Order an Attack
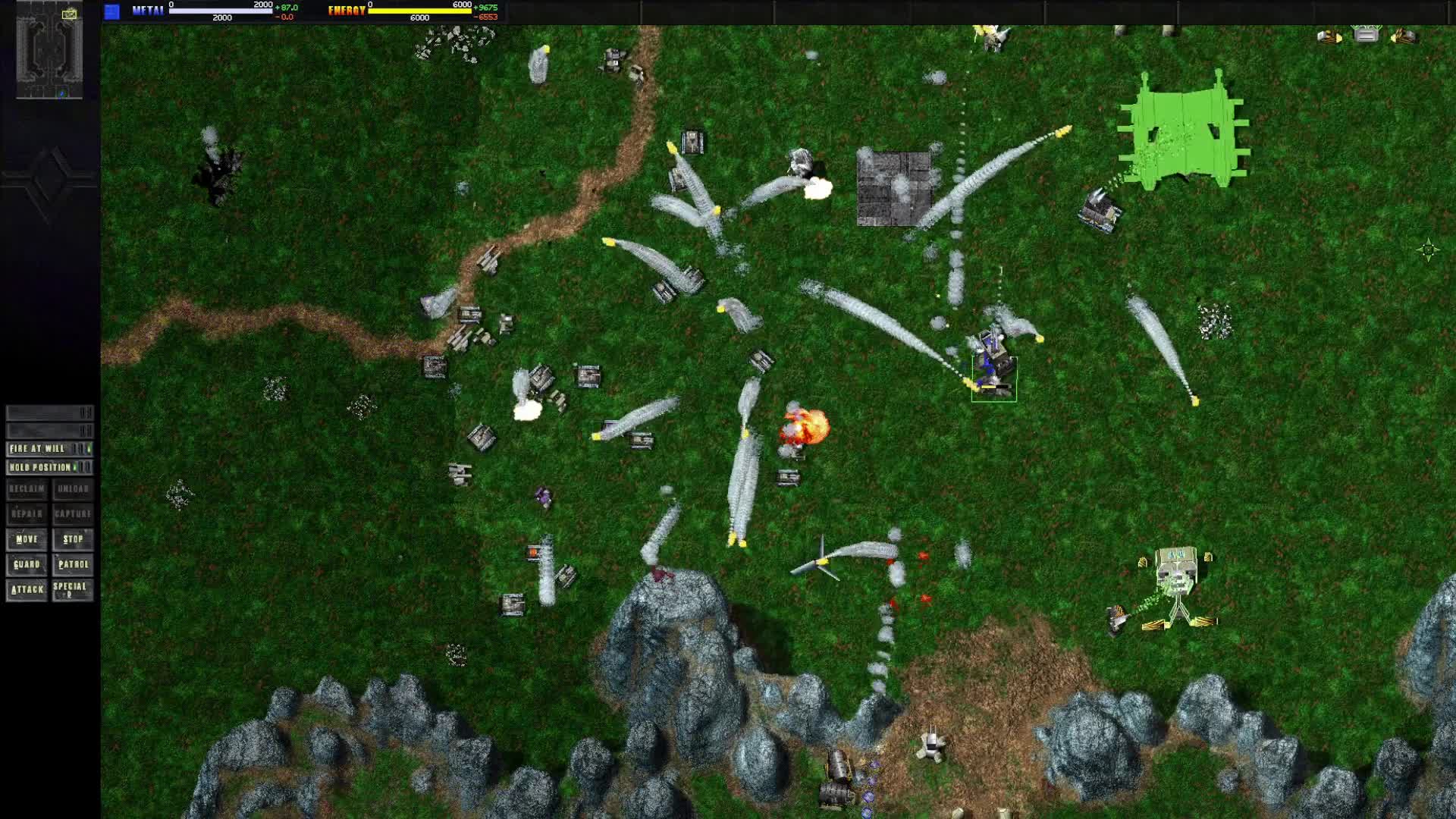 [27, 589]
